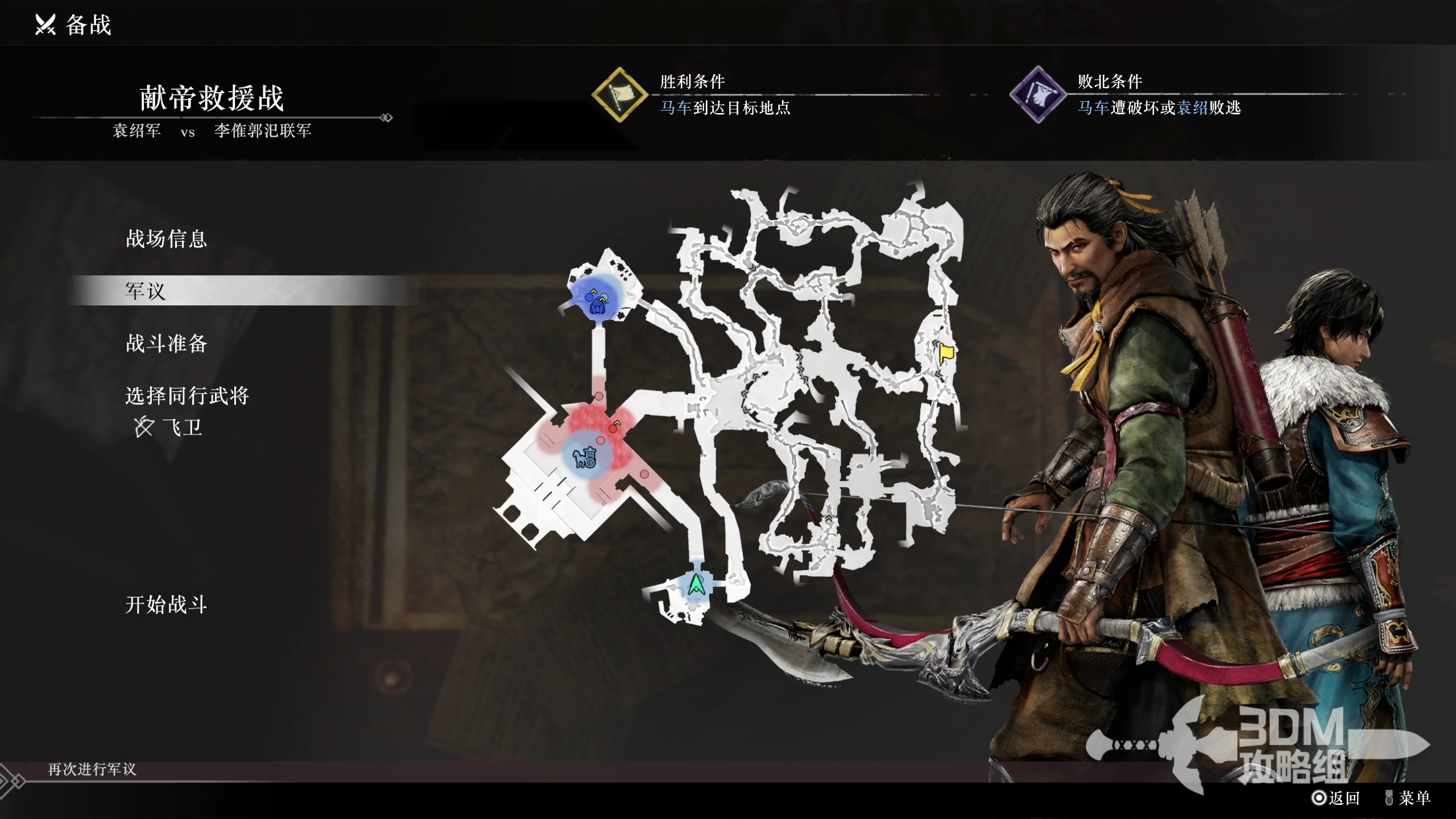
Task: Open 战斗准备 battle preparation
Action: pyautogui.click(x=166, y=344)
